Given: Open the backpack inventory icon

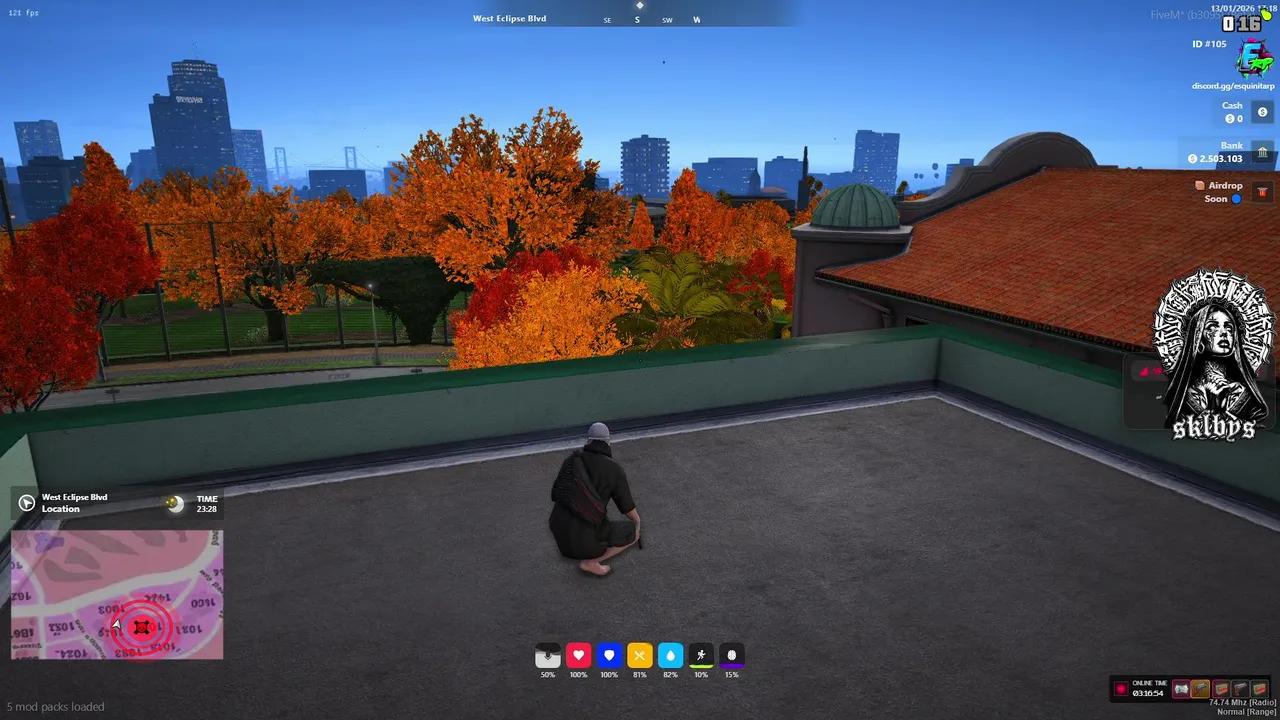Looking at the screenshot, I should coord(547,655).
